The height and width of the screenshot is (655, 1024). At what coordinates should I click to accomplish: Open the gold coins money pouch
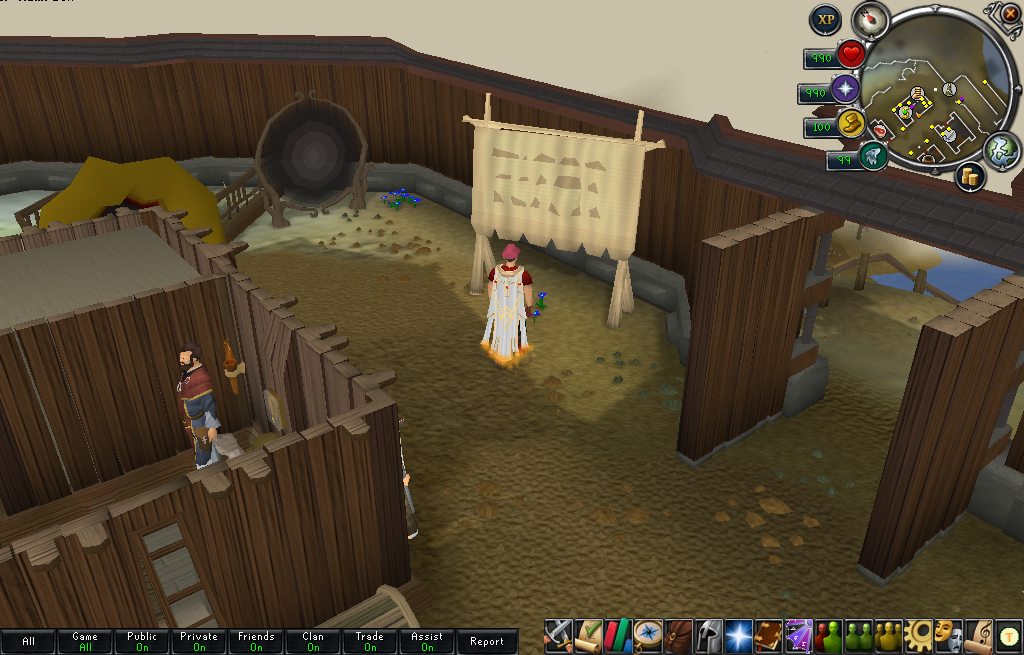click(969, 178)
